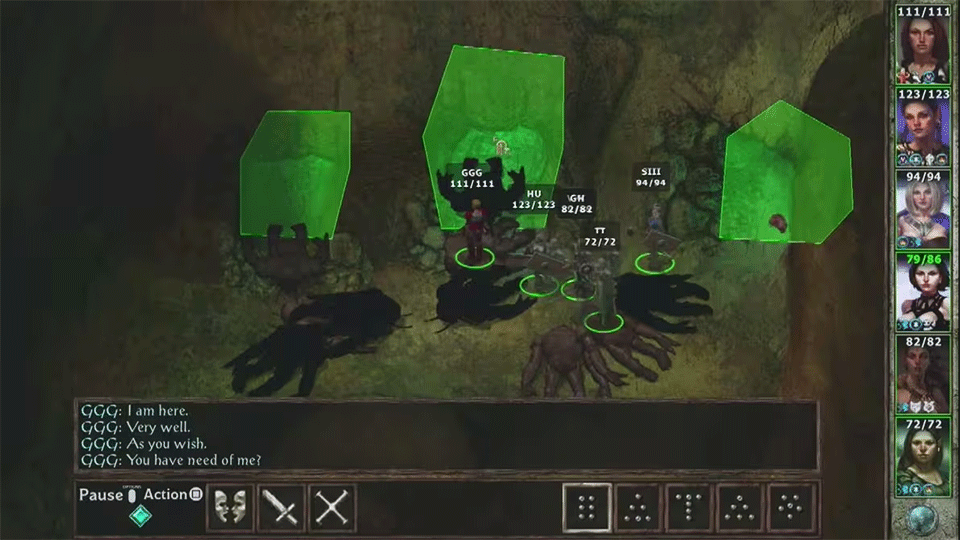Image resolution: width=960 pixels, height=540 pixels.
Task: Activate the twin masks talk action
Action: 230,509
